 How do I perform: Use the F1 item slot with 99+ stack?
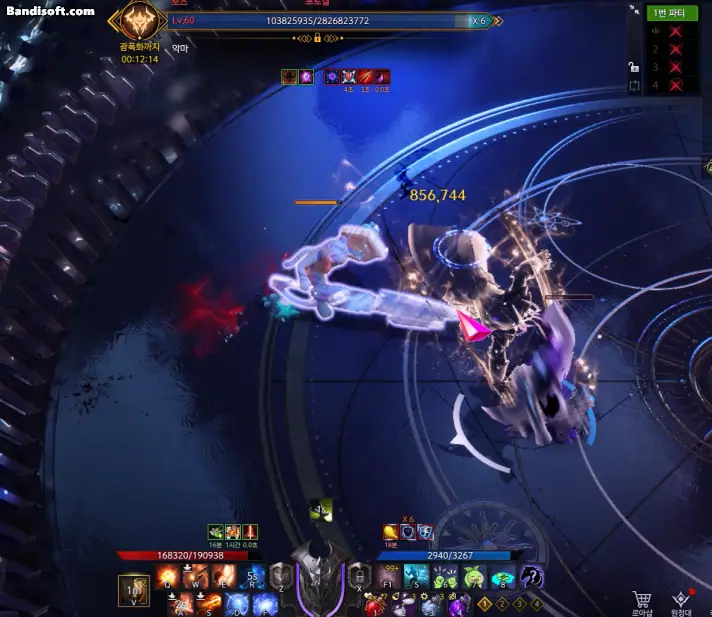click(389, 577)
